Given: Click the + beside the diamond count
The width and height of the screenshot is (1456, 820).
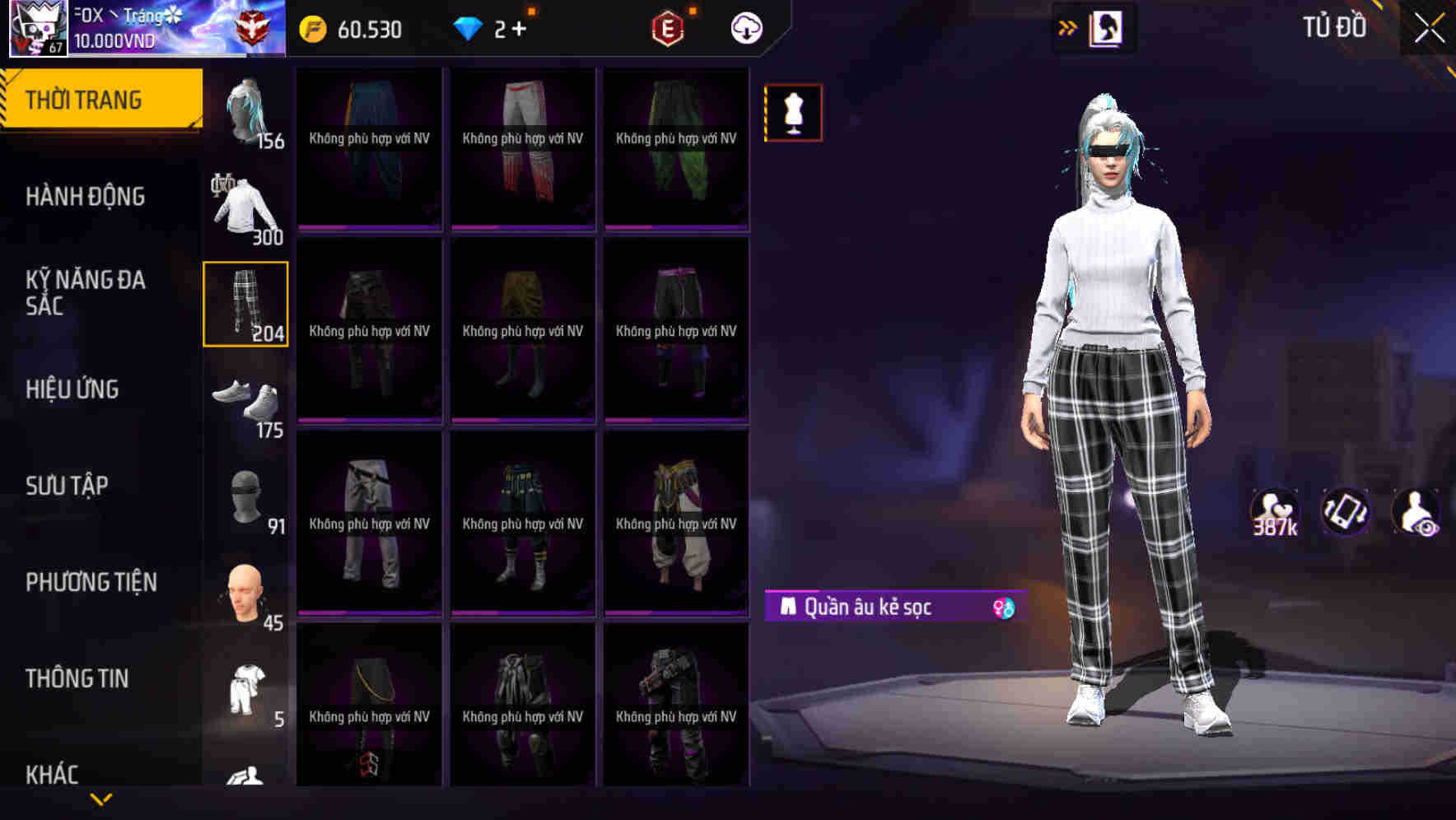Looking at the screenshot, I should 519,27.
